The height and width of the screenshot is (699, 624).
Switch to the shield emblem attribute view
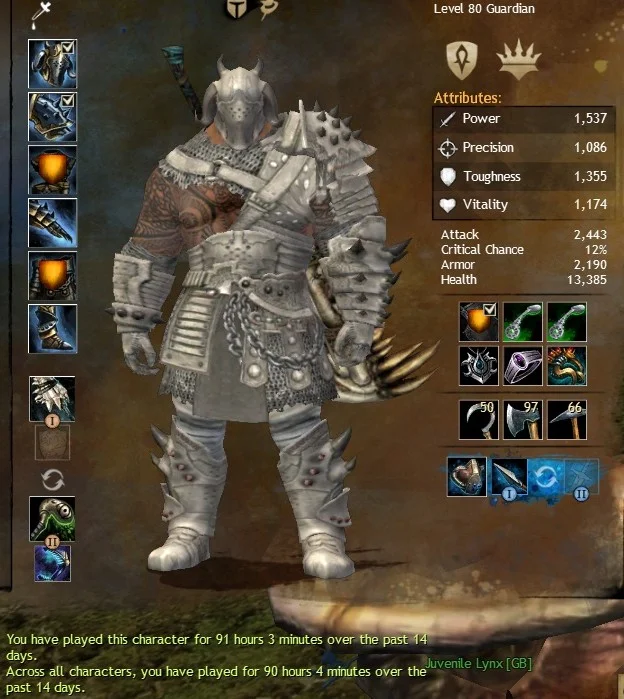click(462, 59)
